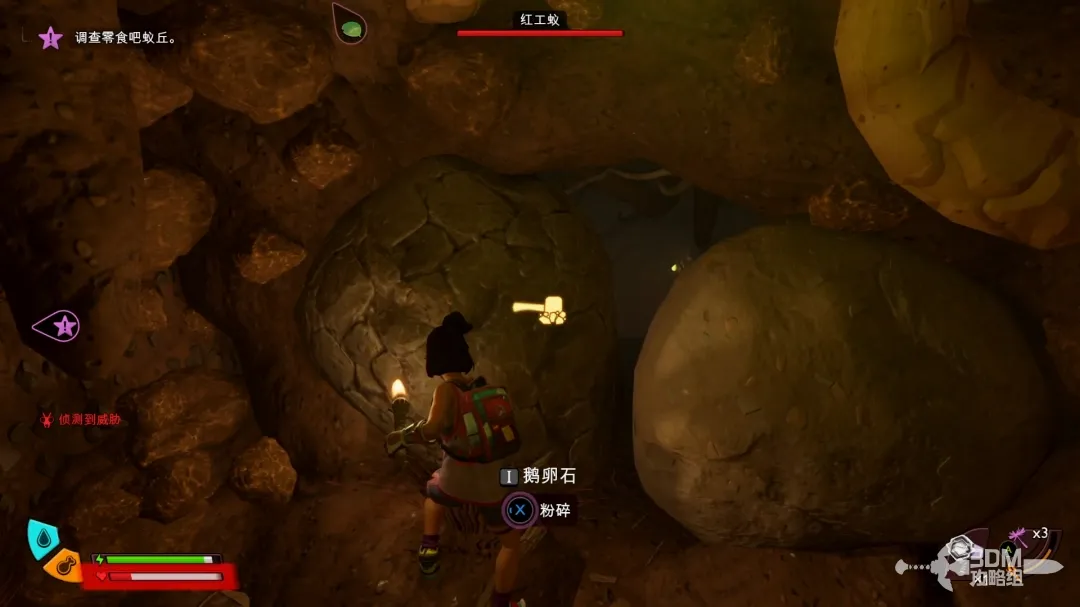Click the purple star quest icon beside the objective text

point(50,38)
